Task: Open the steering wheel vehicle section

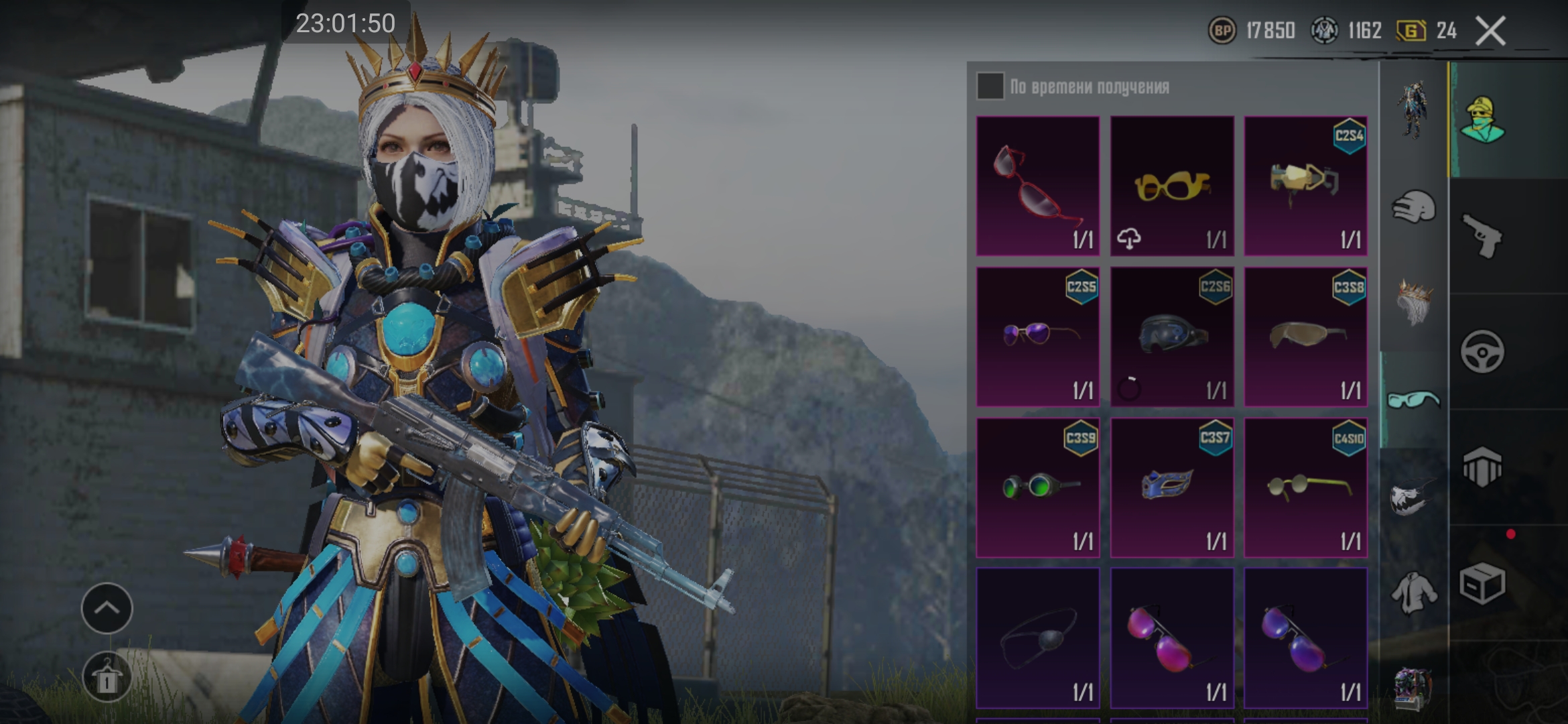Action: pyautogui.click(x=1482, y=351)
